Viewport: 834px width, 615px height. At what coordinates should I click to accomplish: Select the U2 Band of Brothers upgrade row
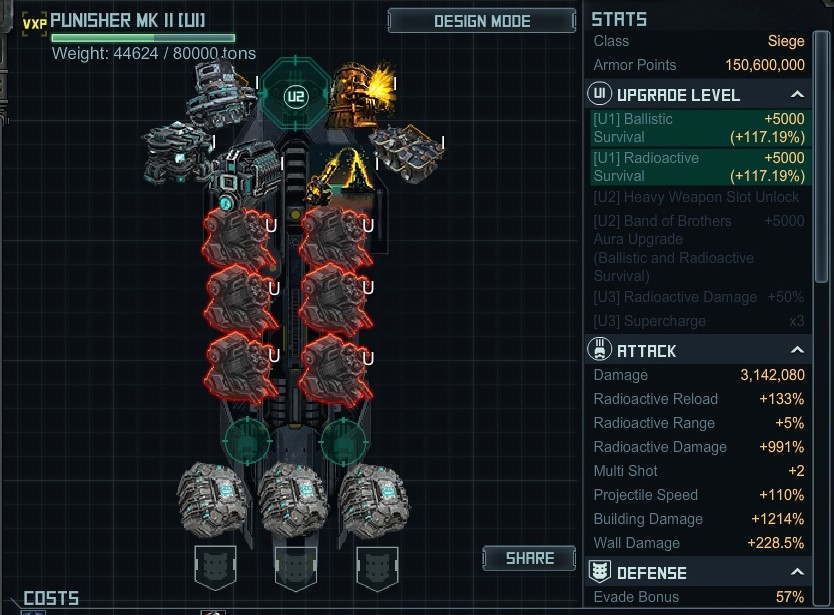pos(698,248)
